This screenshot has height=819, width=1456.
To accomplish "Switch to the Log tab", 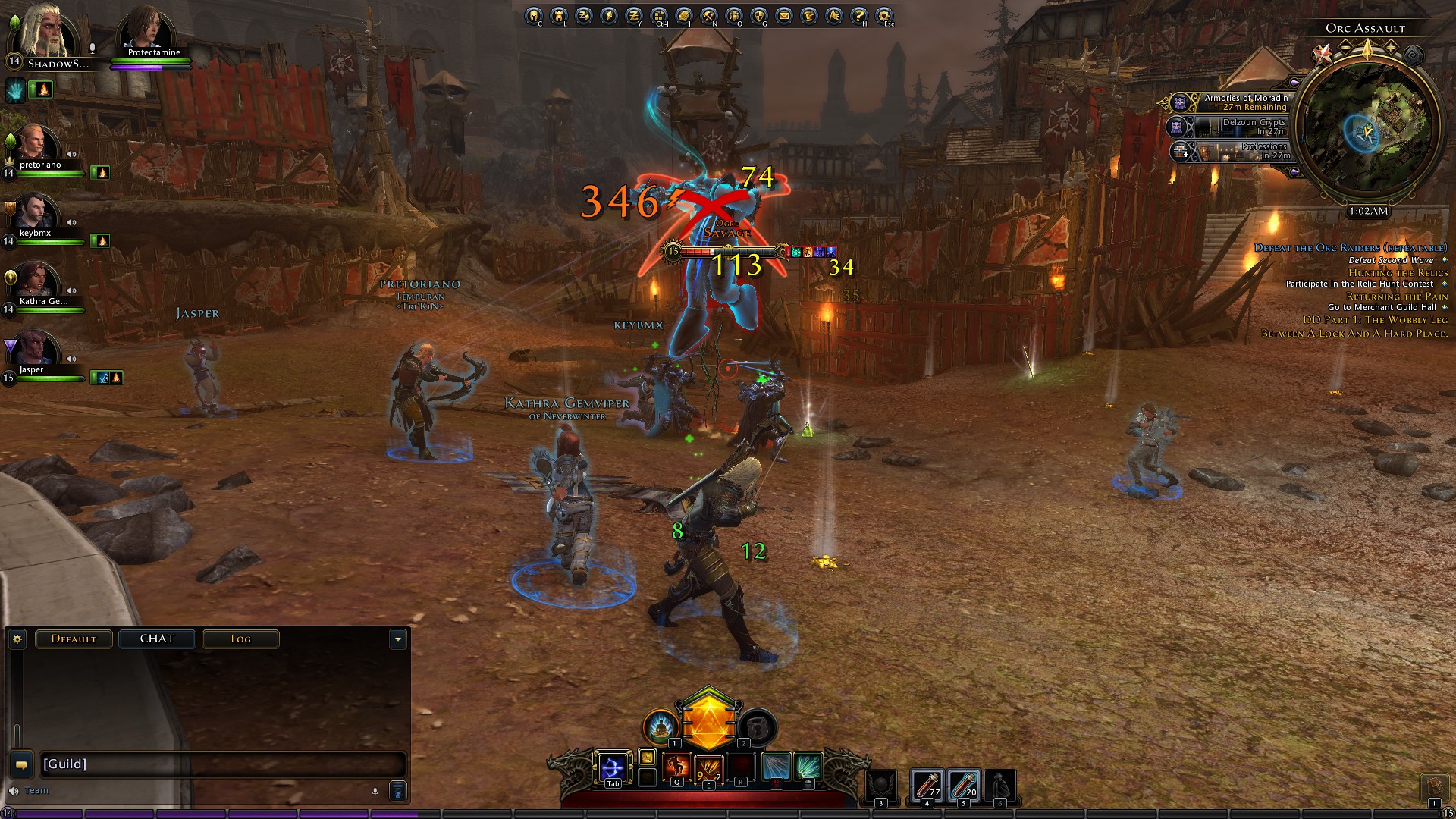I will [x=240, y=639].
